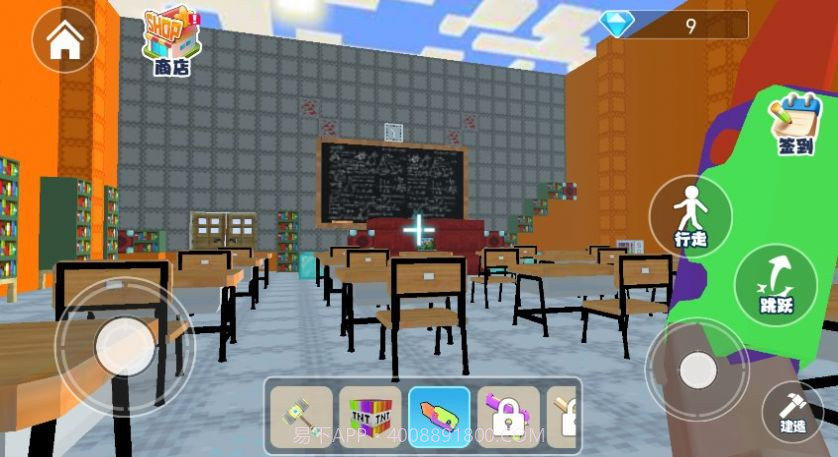
Task: Switch to build mode (建造)
Action: [x=793, y=411]
